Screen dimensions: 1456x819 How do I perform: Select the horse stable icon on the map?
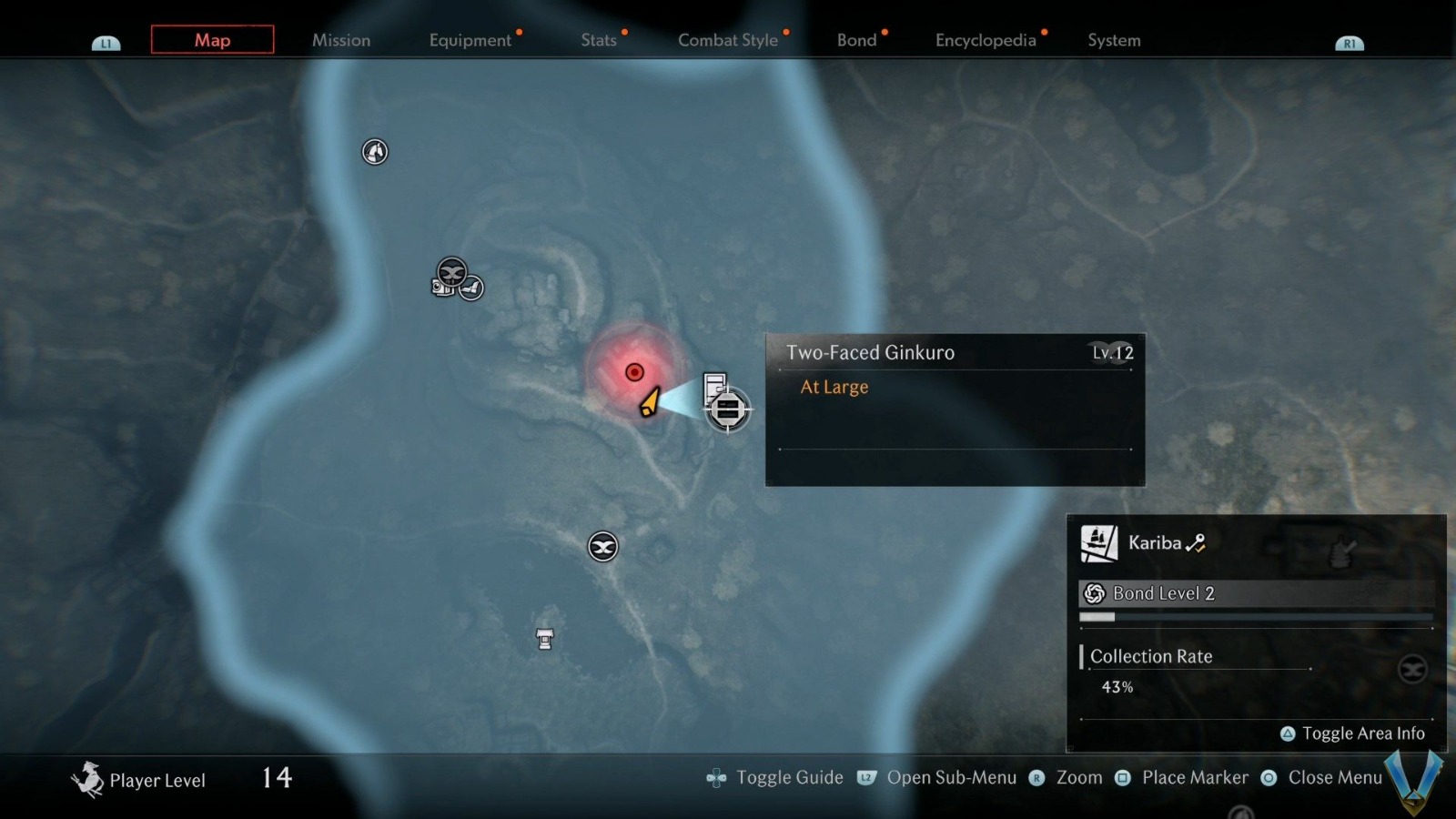pos(373,152)
